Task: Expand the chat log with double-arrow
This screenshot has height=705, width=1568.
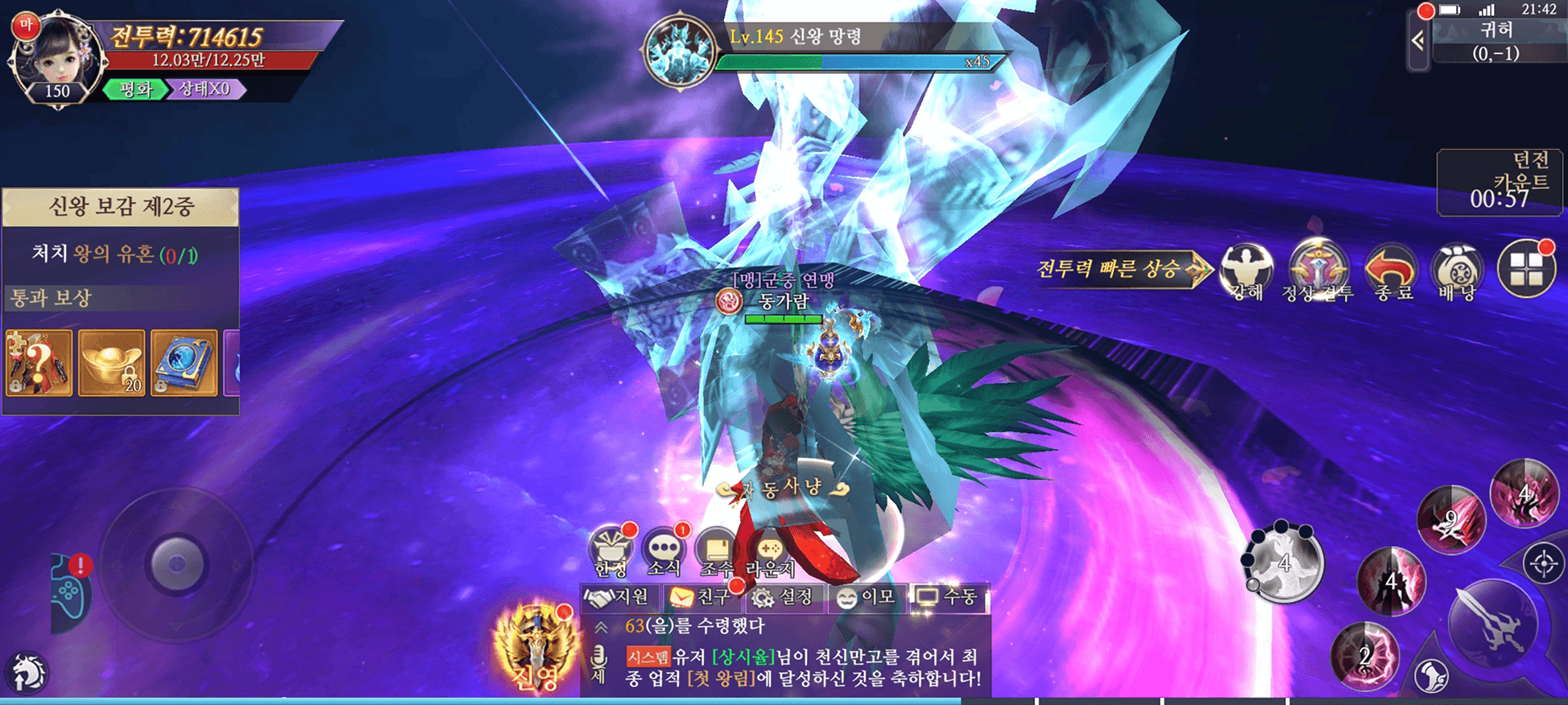Action: pyautogui.click(x=601, y=627)
